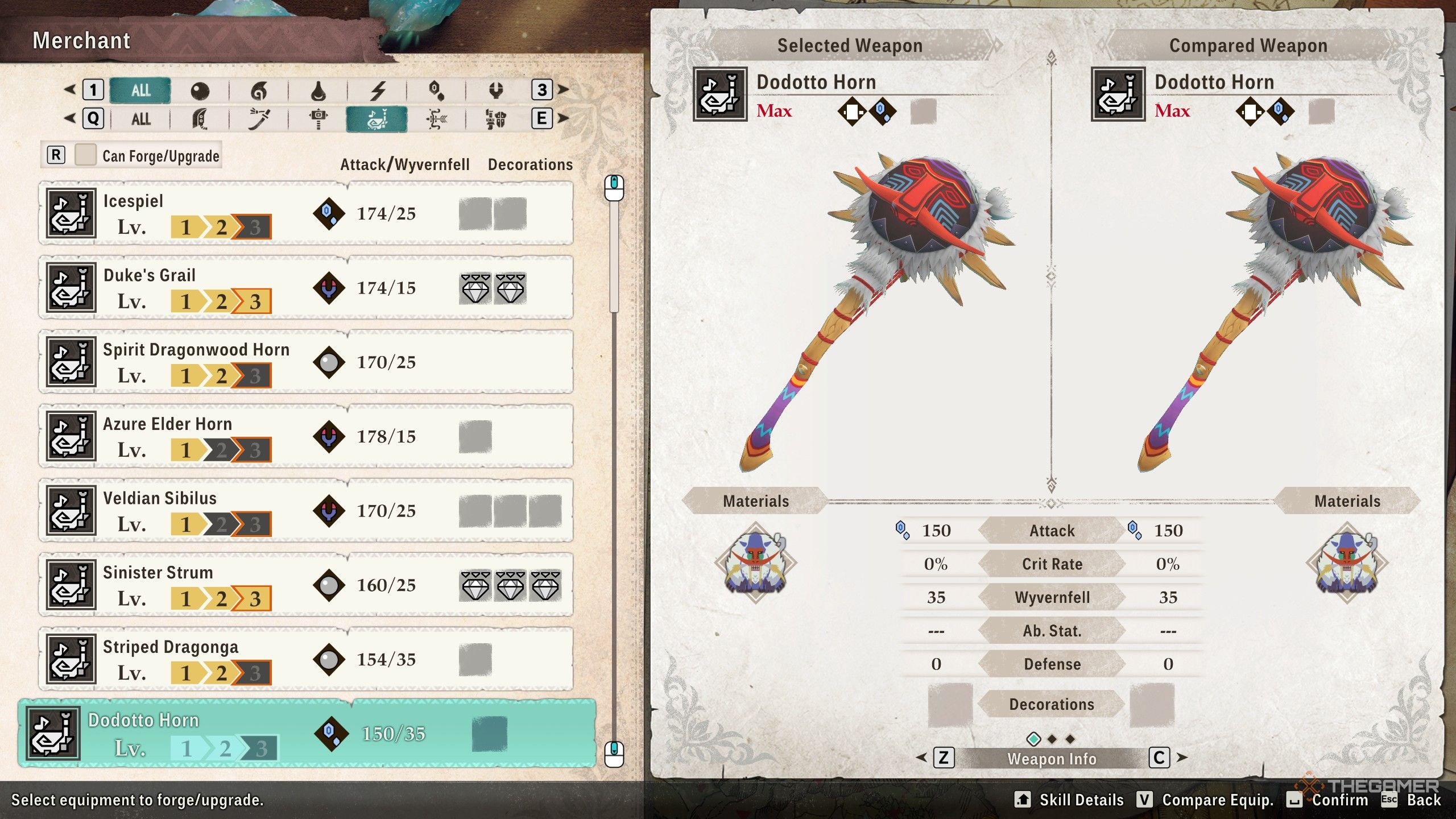Toggle the Can Forge/Upgrade filter checkbox
1456x819 pixels.
point(86,155)
